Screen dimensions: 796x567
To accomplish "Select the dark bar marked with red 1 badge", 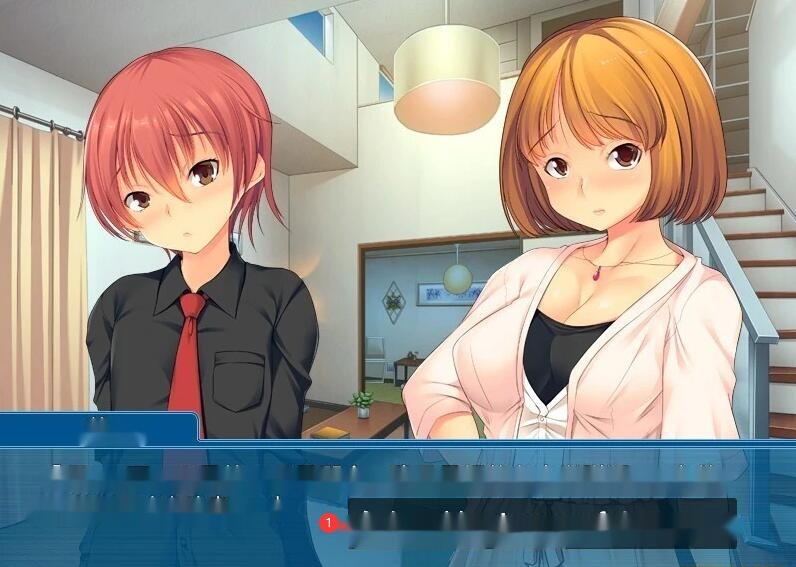I will tap(540, 522).
